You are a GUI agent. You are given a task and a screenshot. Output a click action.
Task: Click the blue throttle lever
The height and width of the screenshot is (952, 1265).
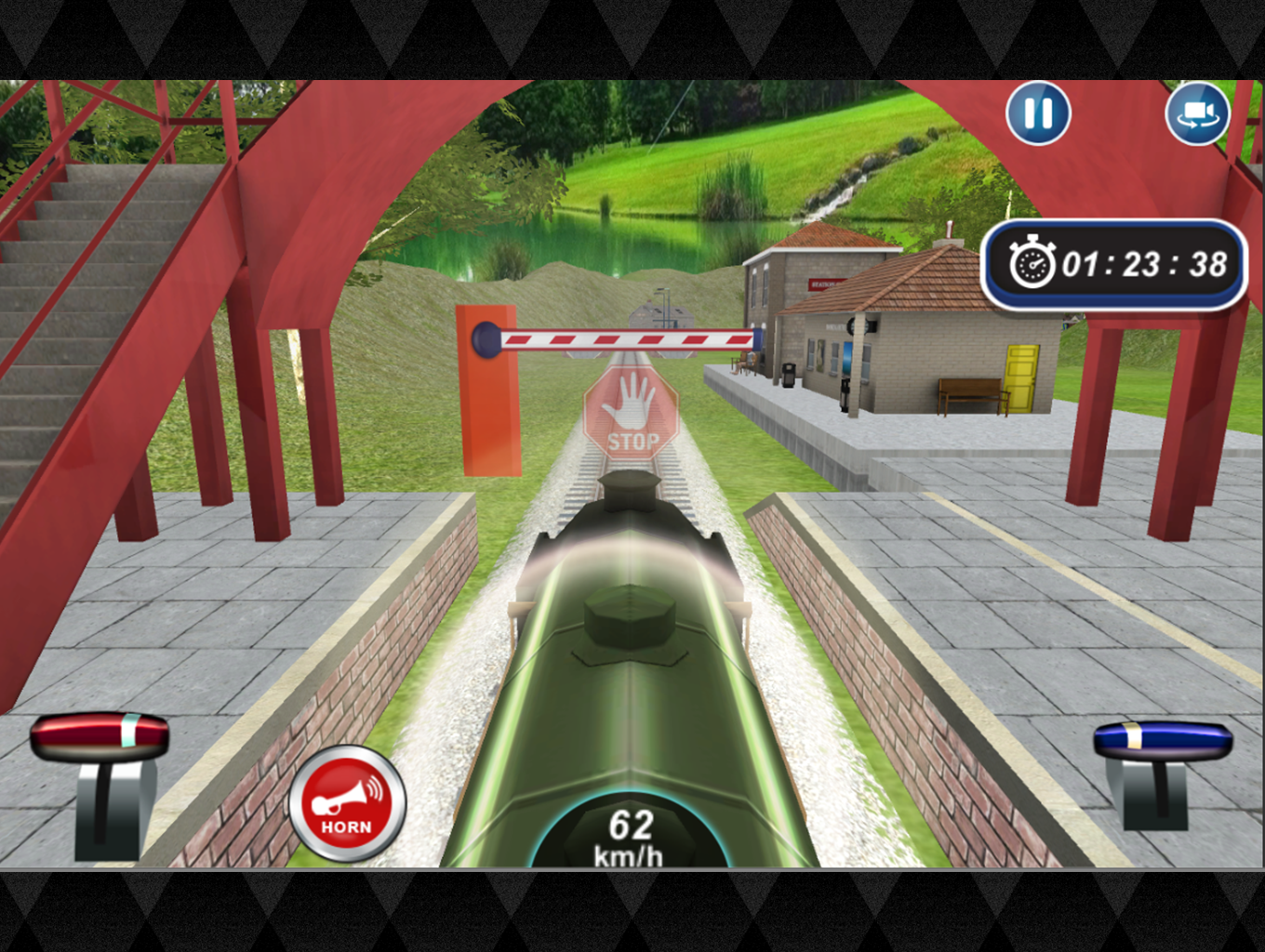(1163, 741)
